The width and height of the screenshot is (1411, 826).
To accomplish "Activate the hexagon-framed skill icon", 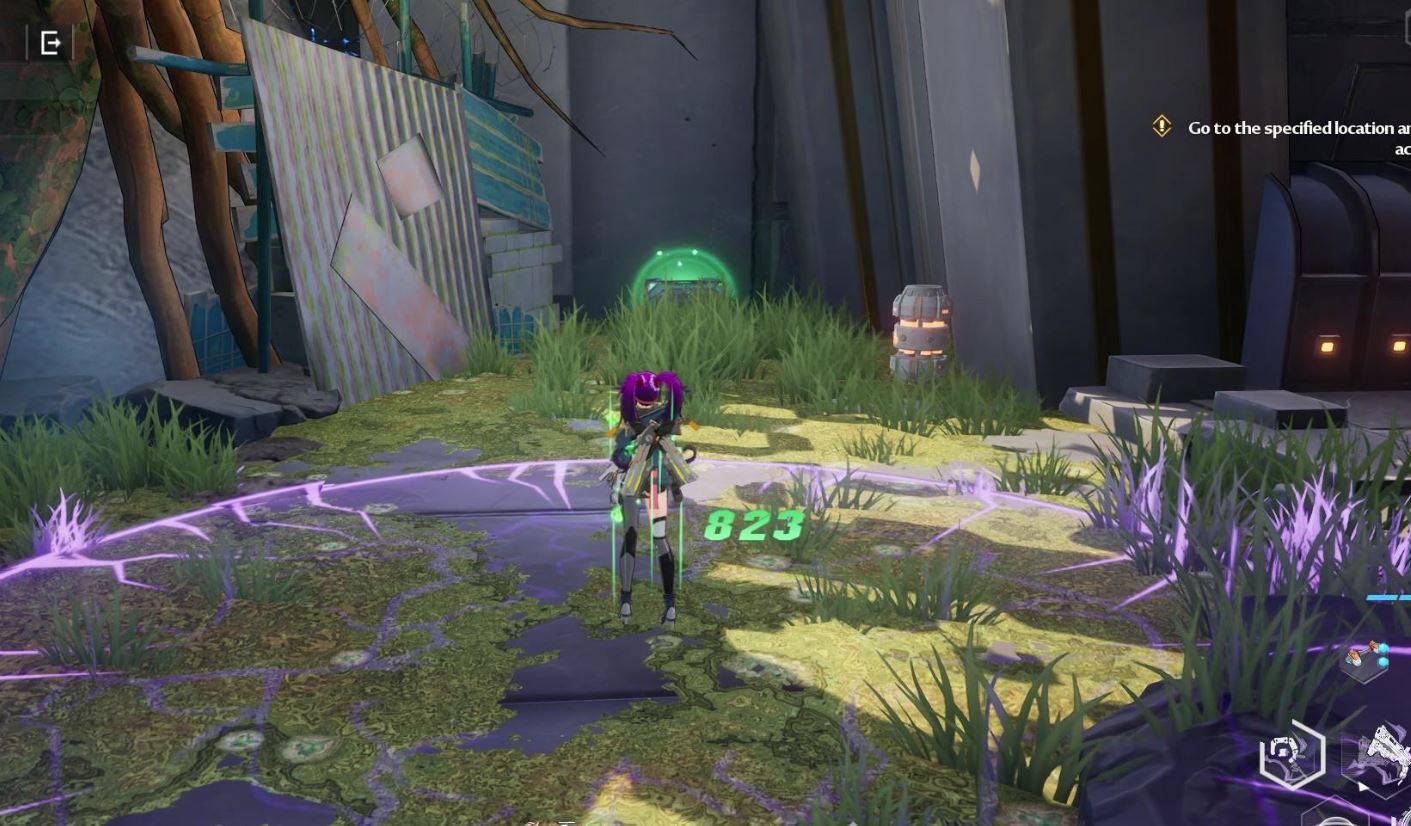I will point(1292,754).
